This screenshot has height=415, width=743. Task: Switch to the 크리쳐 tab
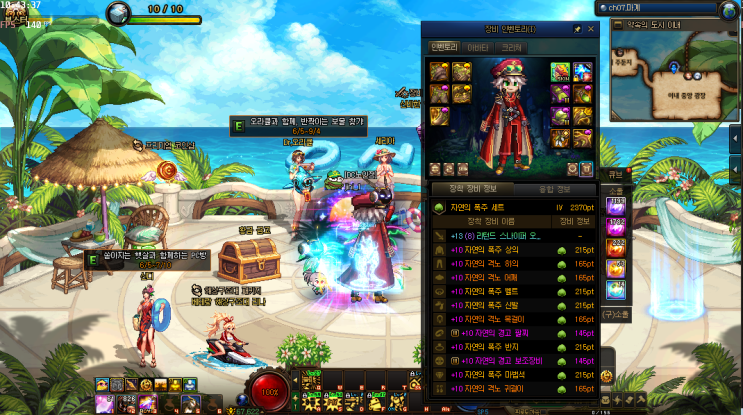tap(512, 46)
